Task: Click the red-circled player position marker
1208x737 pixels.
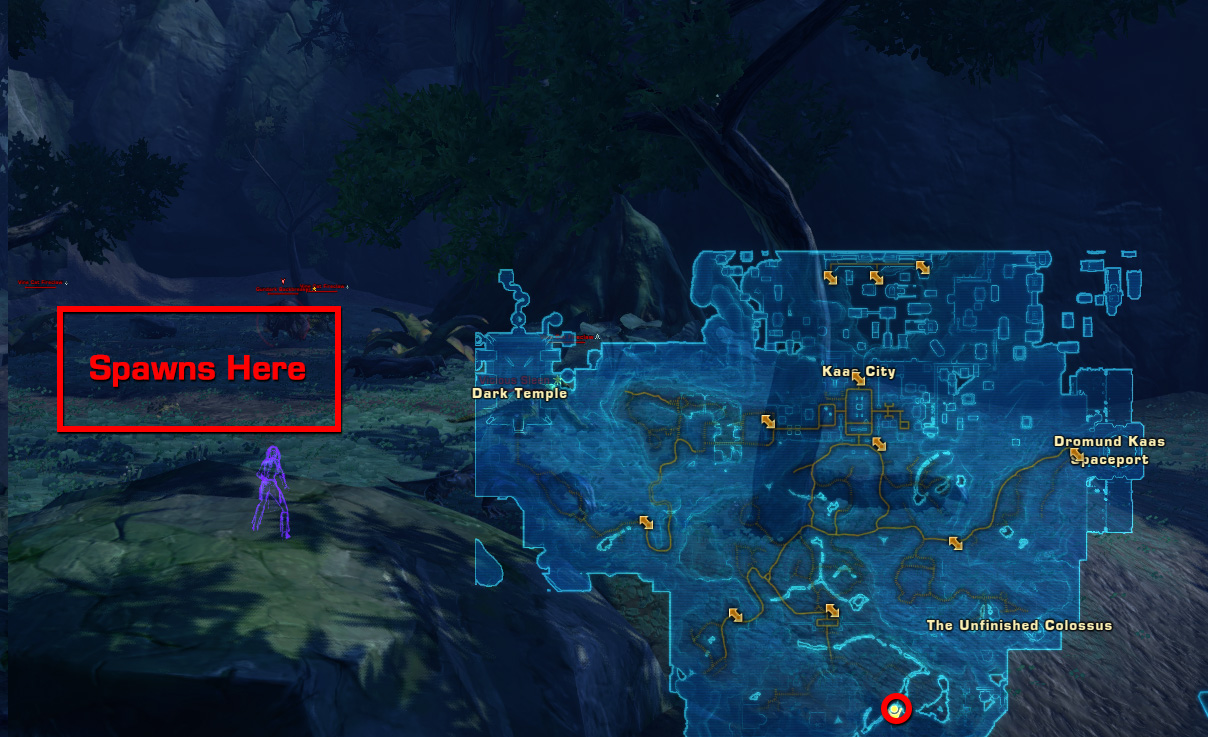Action: click(x=897, y=709)
